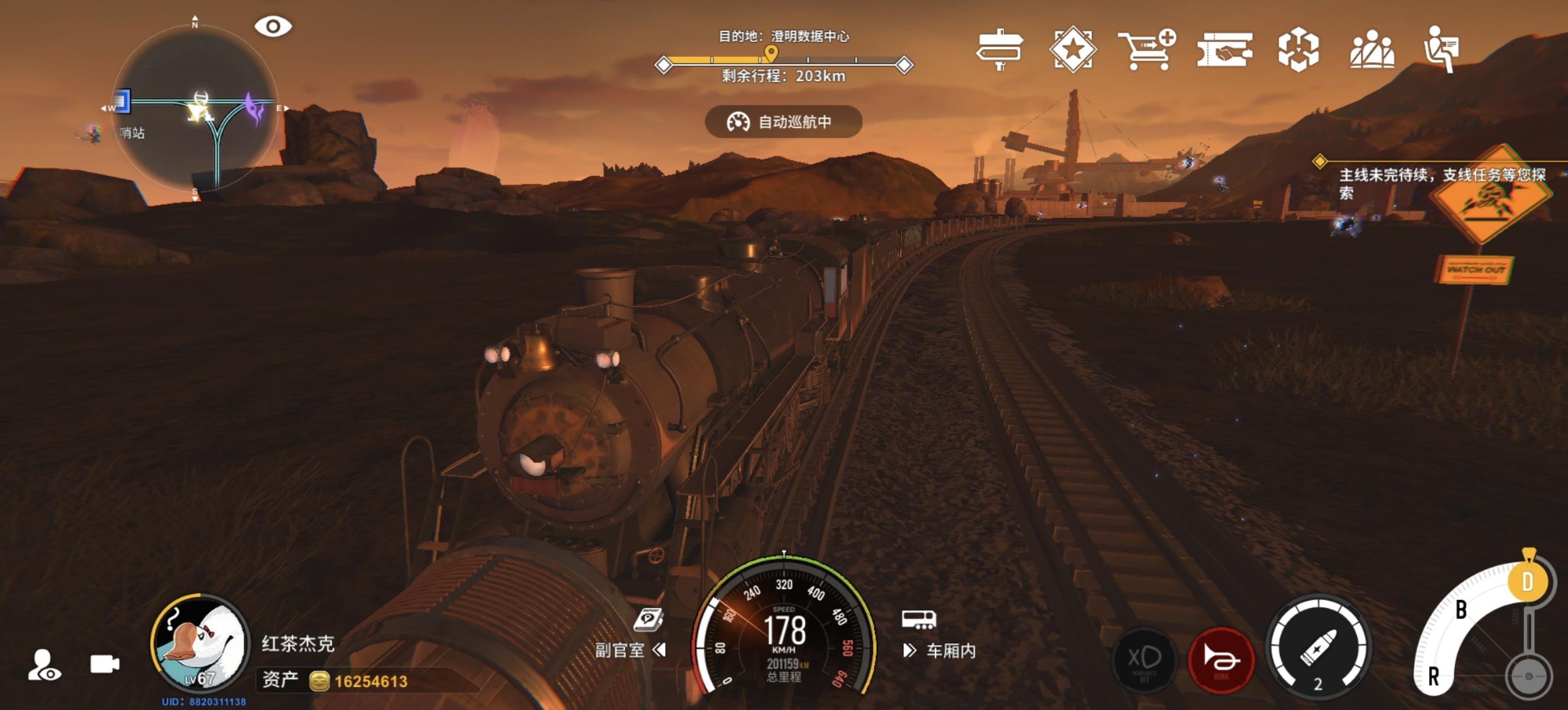Go to the 副官室 adjutant room

pos(630,649)
